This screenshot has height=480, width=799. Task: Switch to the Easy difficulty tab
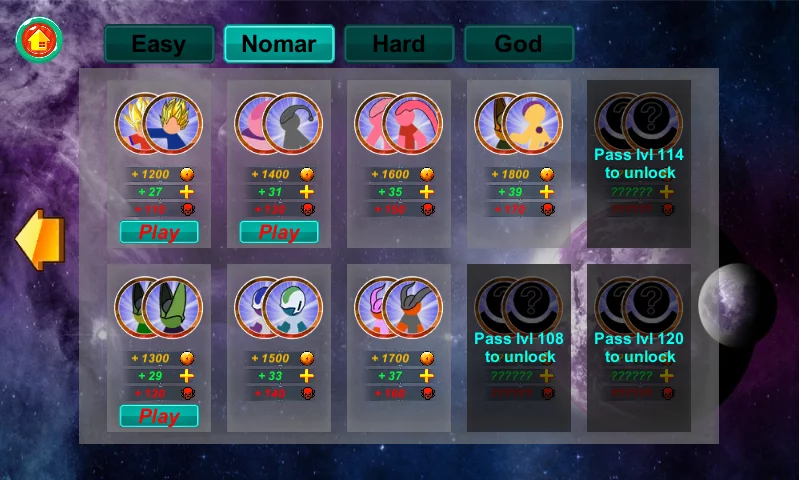tap(159, 44)
